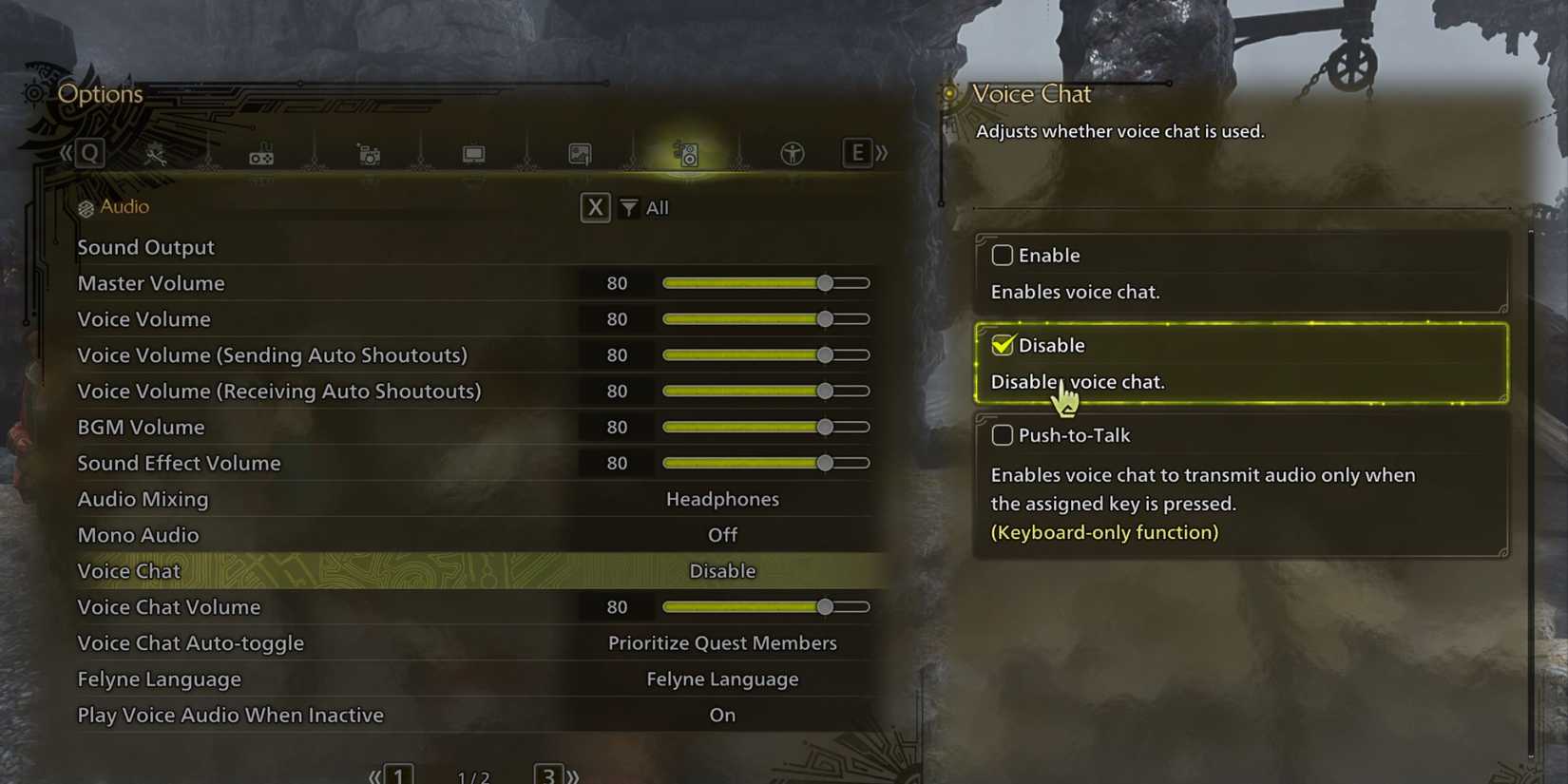1568x784 pixels.
Task: Select the display monitor tab icon
Action: 474,152
